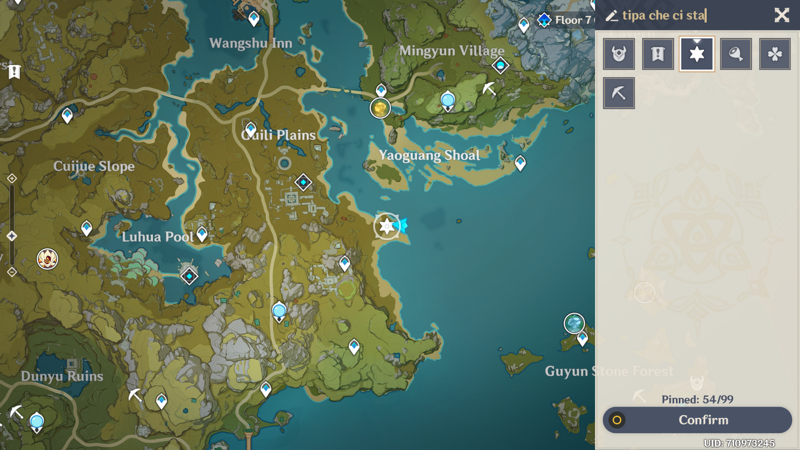Edit the pin name text field
Image resolution: width=800 pixels, height=450 pixels.
(690, 15)
